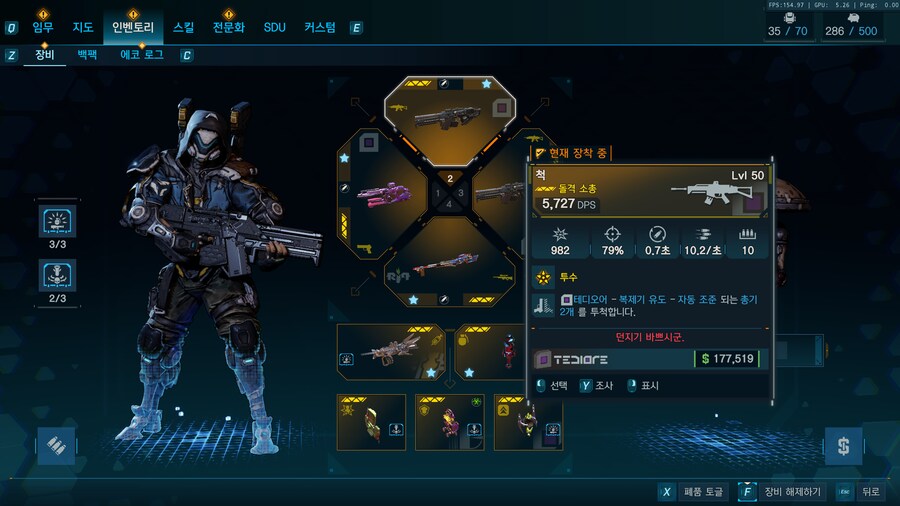This screenshot has width=900, height=506.
Task: Open the 스킬 (Skills) tab
Action: (184, 27)
